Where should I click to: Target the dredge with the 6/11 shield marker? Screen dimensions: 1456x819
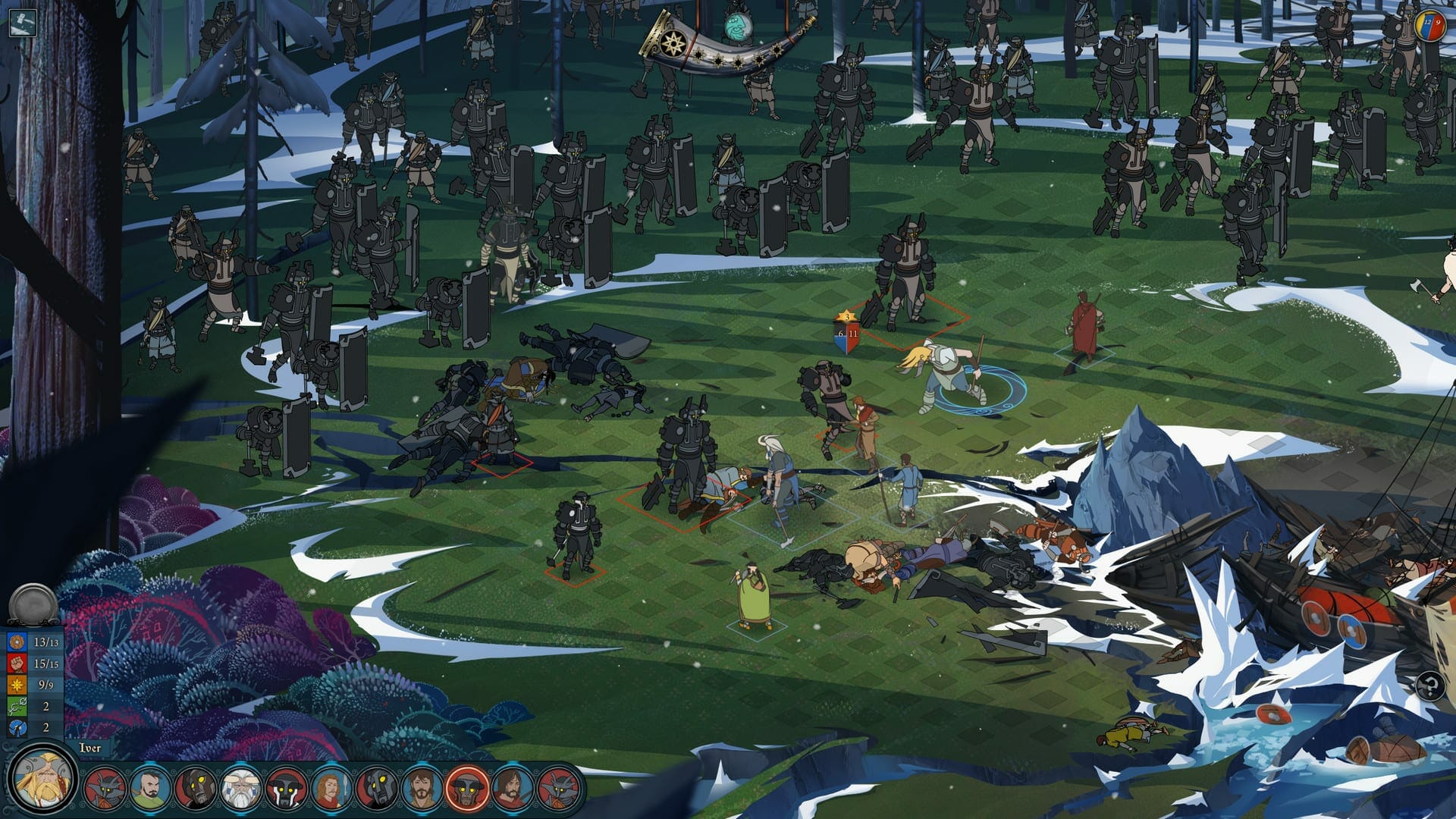pos(904,273)
